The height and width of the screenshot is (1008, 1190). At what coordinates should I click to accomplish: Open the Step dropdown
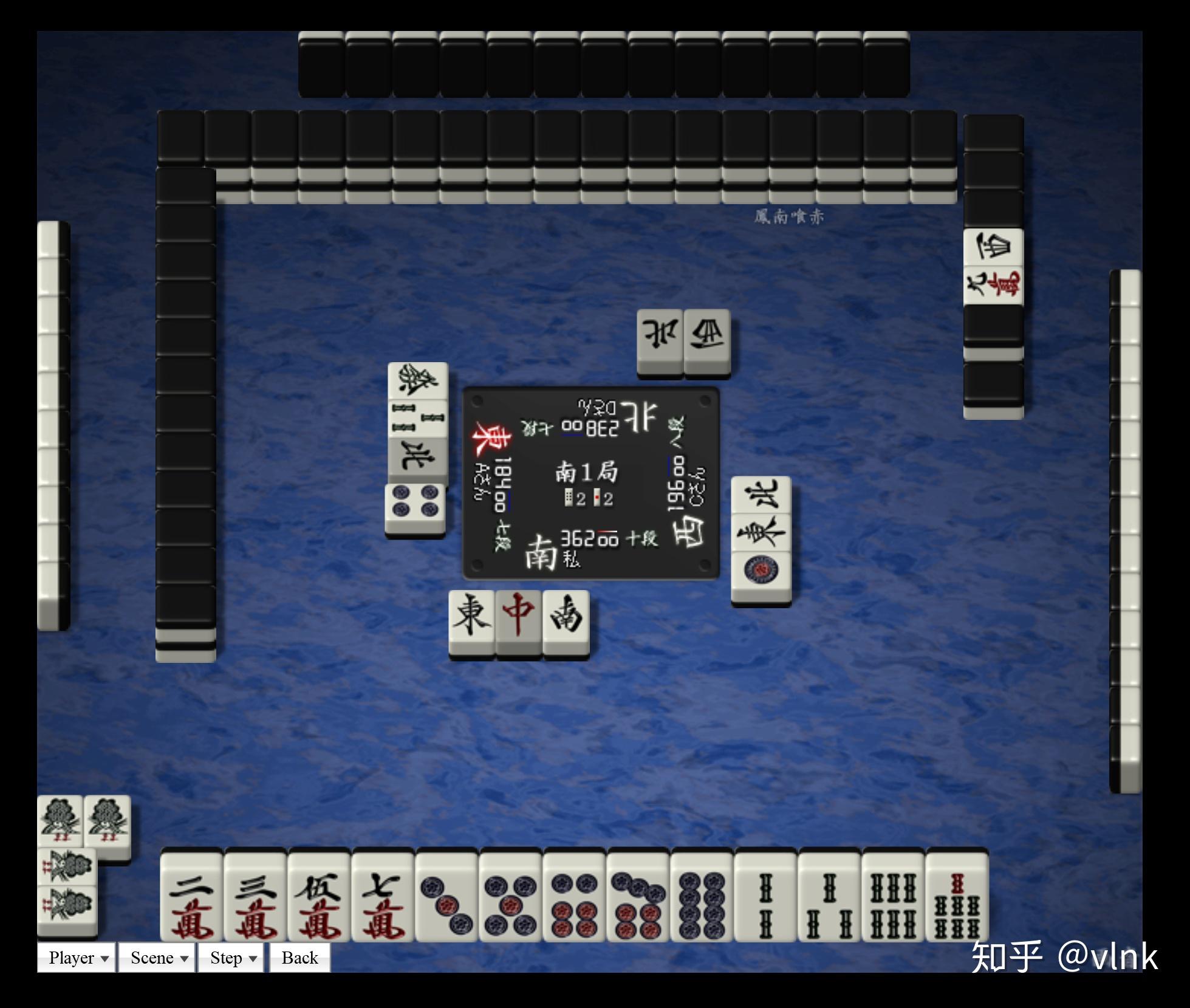click(x=231, y=958)
